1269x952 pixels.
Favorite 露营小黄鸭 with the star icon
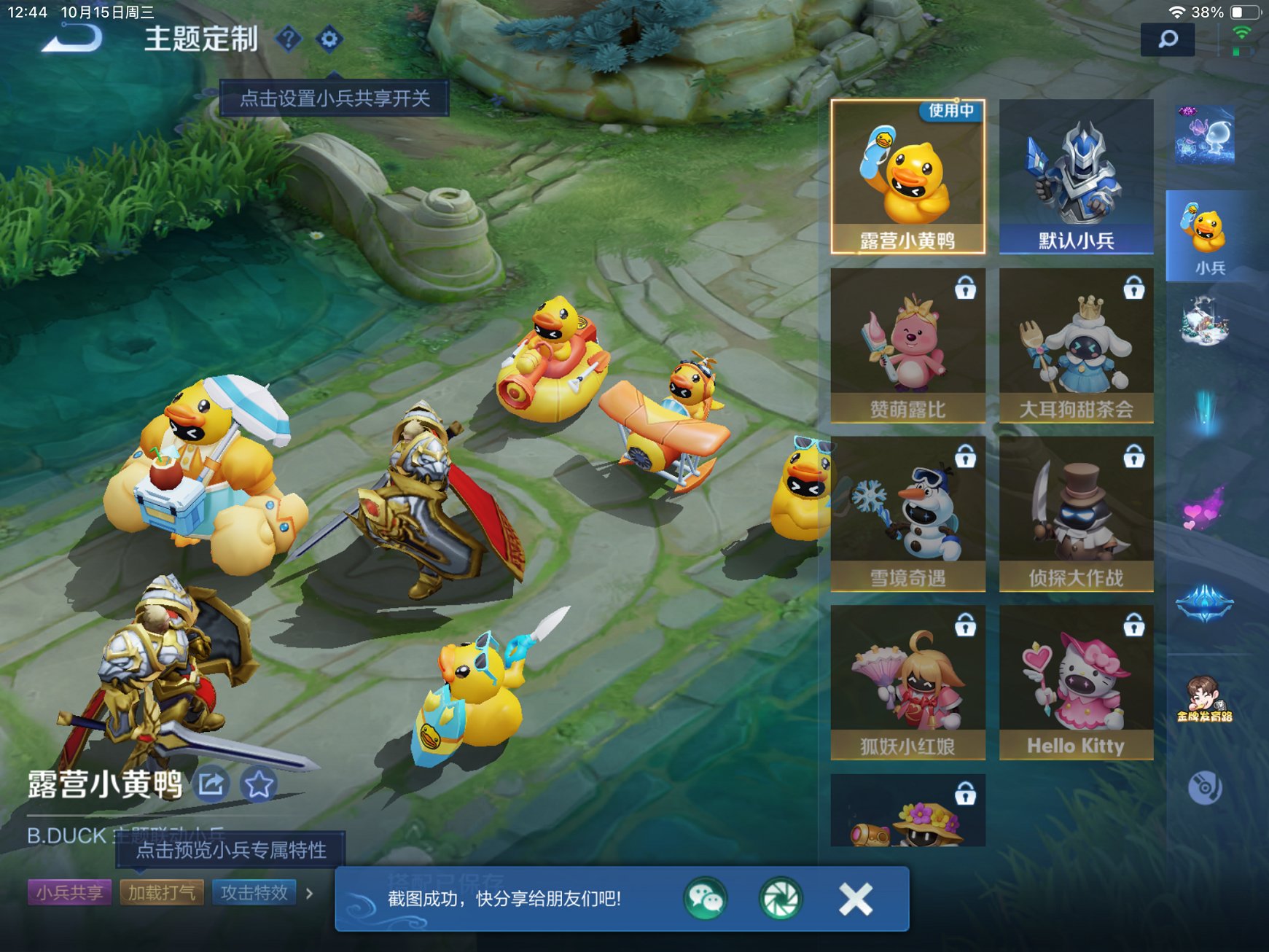click(257, 785)
